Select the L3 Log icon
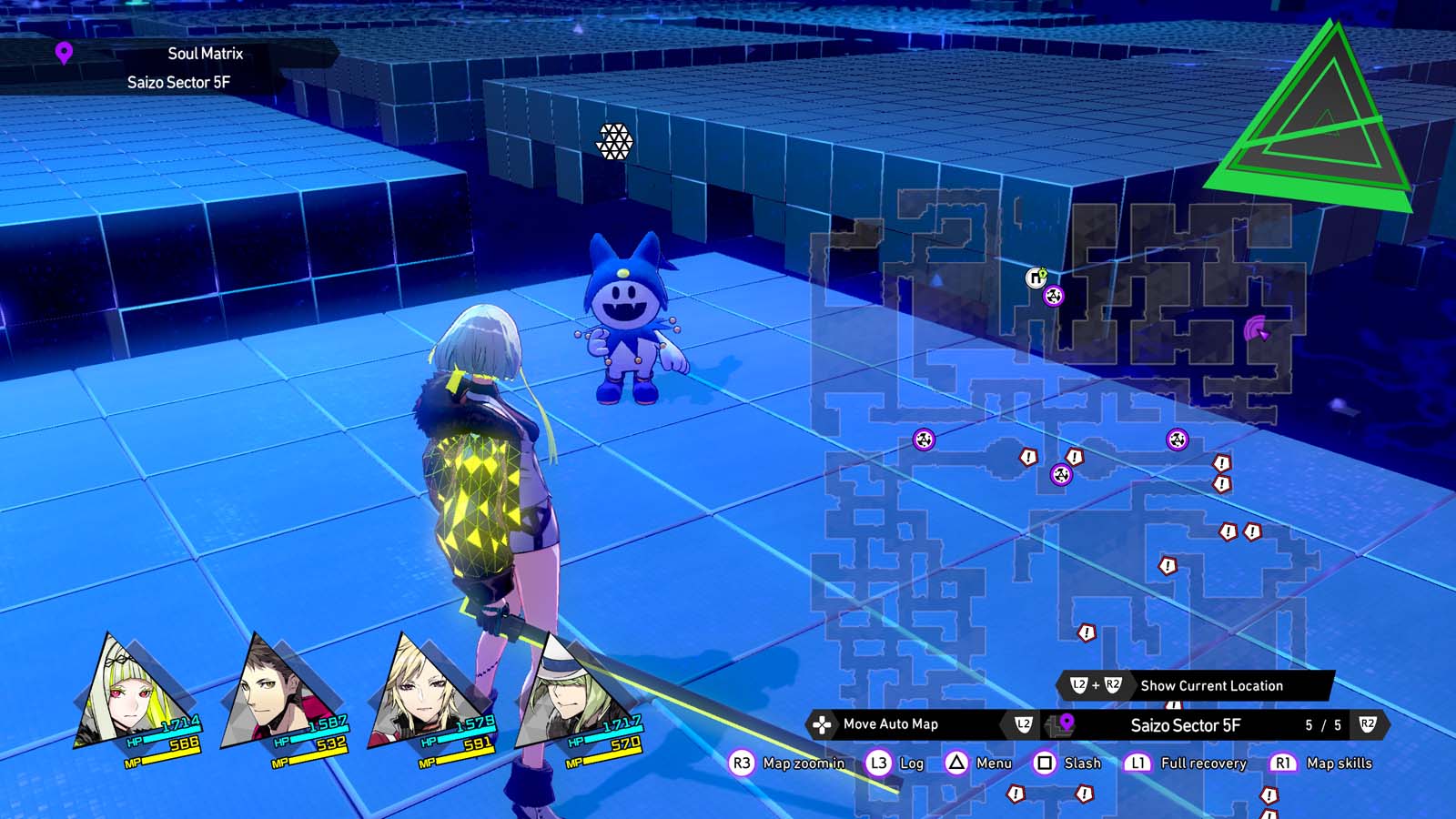 coord(877,763)
